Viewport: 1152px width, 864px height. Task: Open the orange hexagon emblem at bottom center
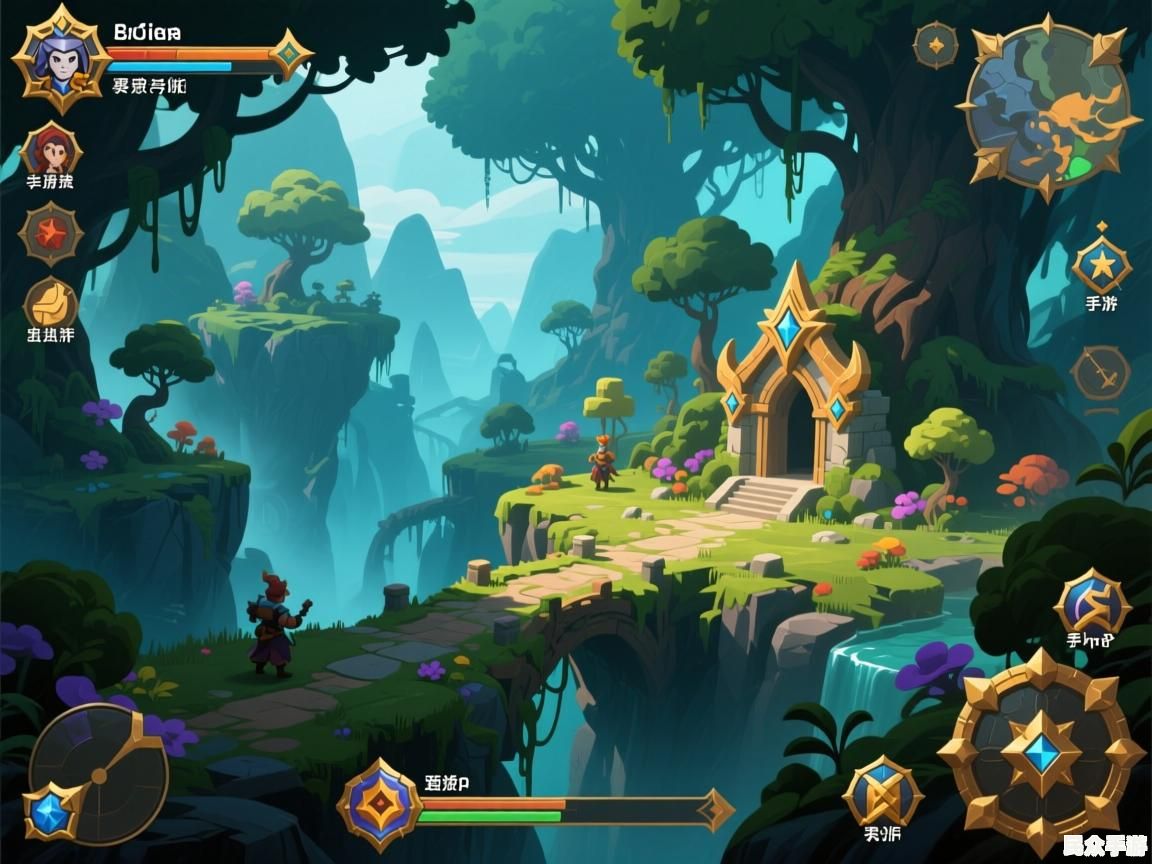click(x=378, y=804)
